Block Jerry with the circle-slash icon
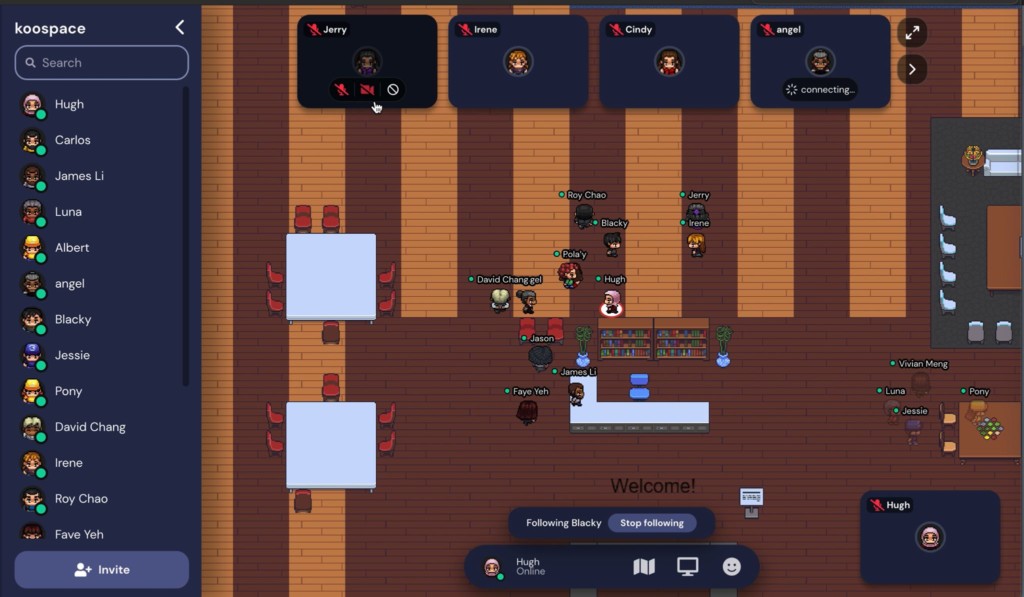Screen dimensions: 1024x597 click(393, 90)
